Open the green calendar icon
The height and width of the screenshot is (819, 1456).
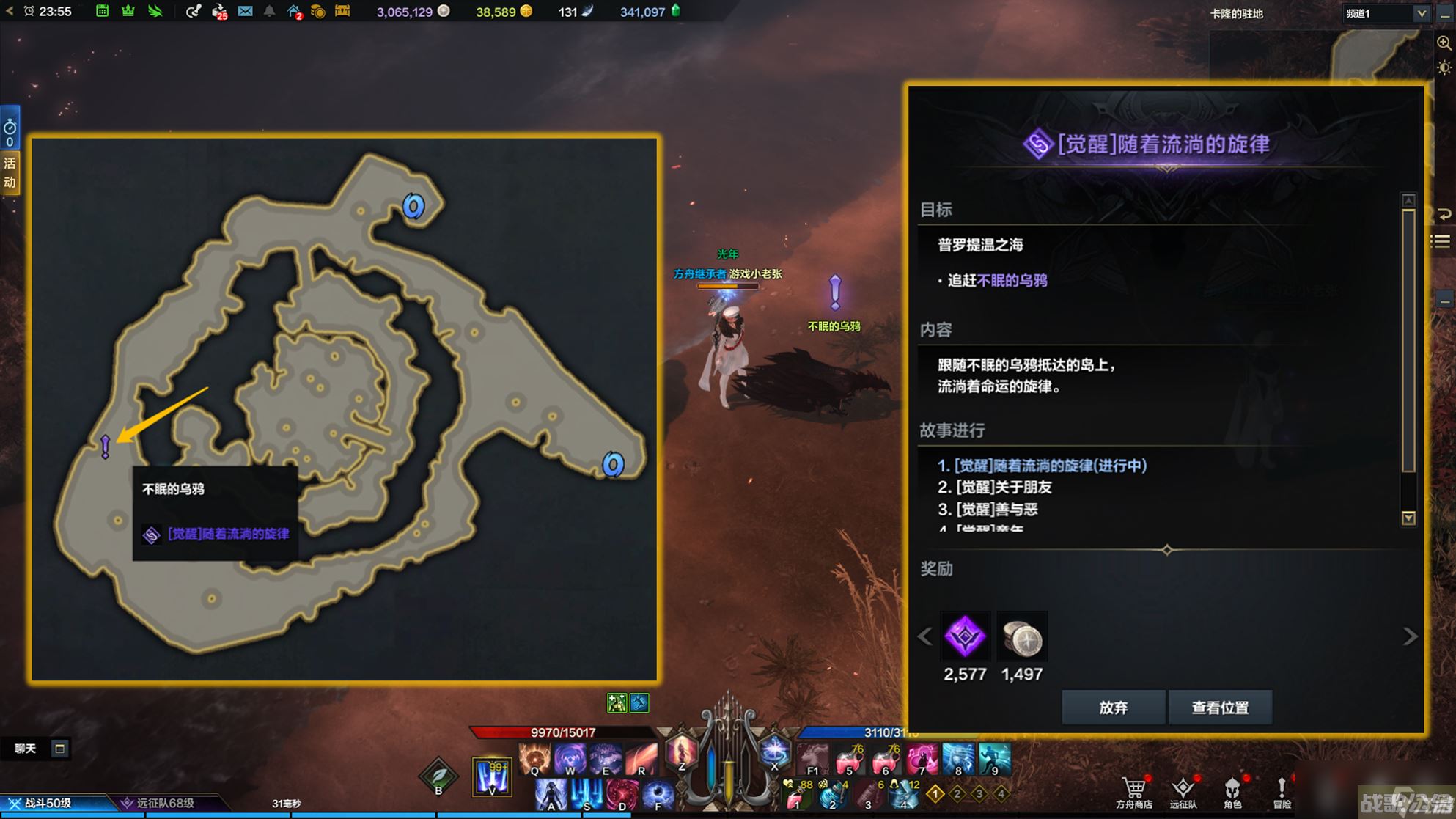tap(103, 12)
